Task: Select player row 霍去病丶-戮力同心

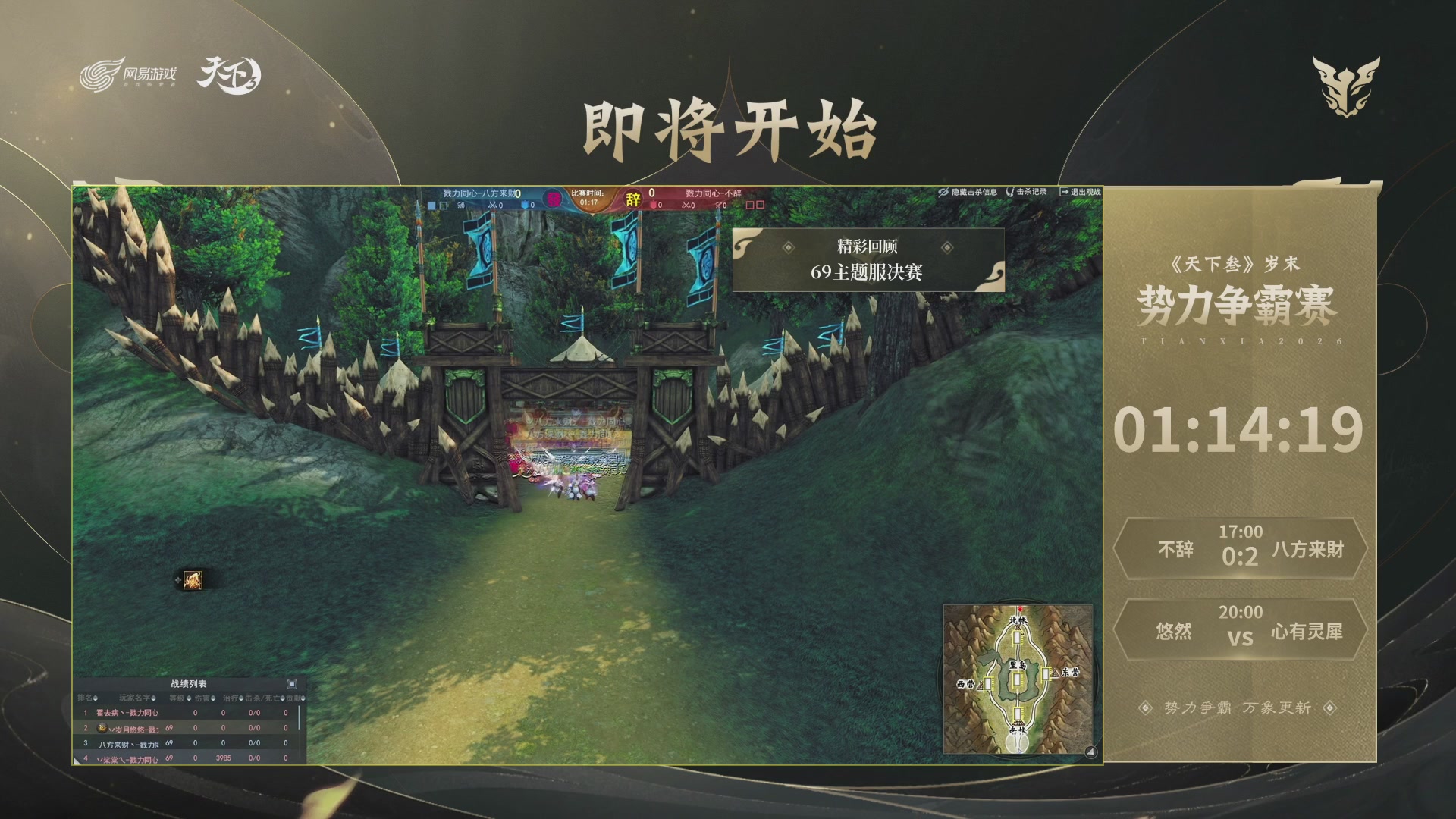Action: pyautogui.click(x=127, y=712)
